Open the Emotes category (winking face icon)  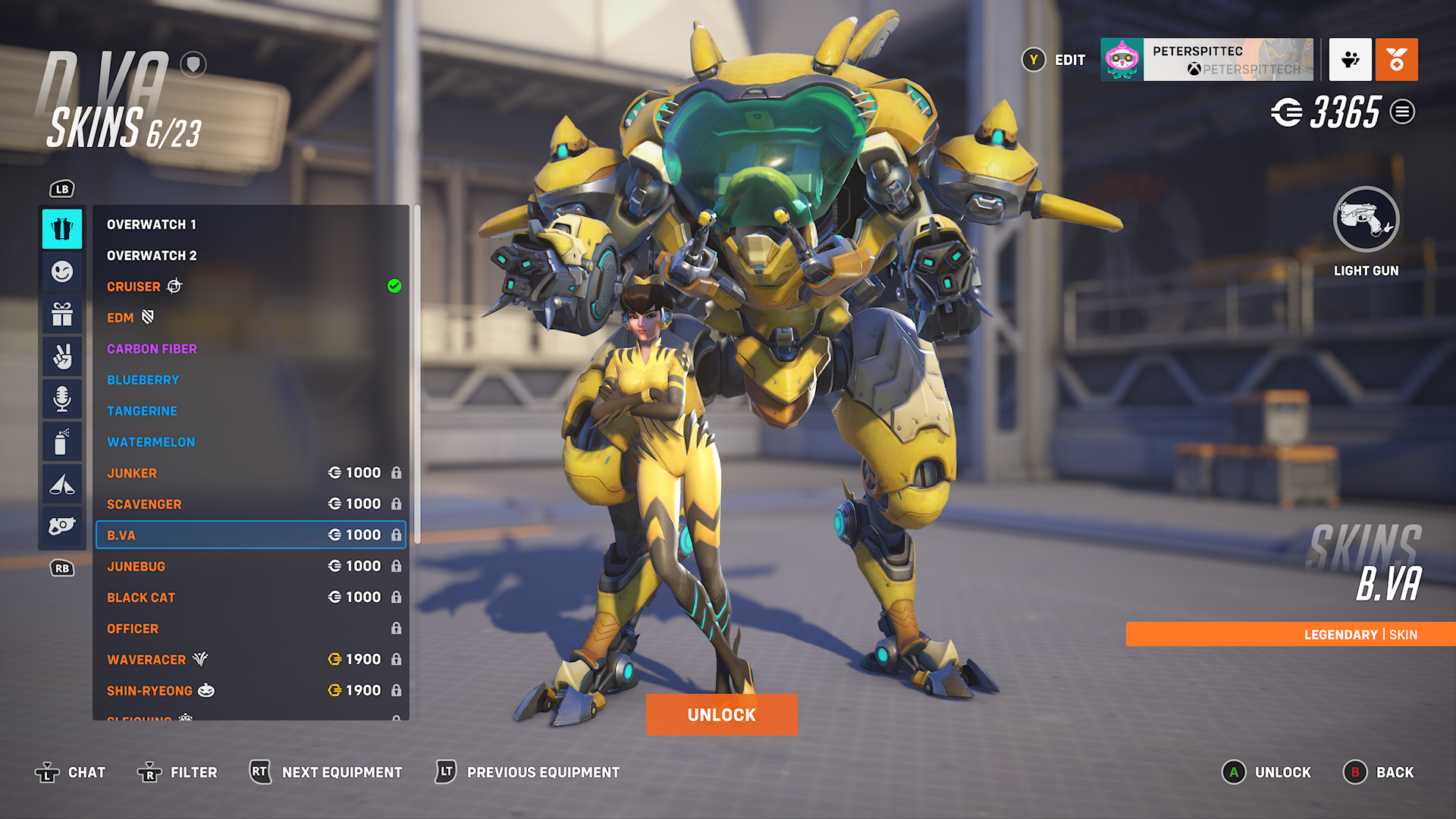coord(62,271)
